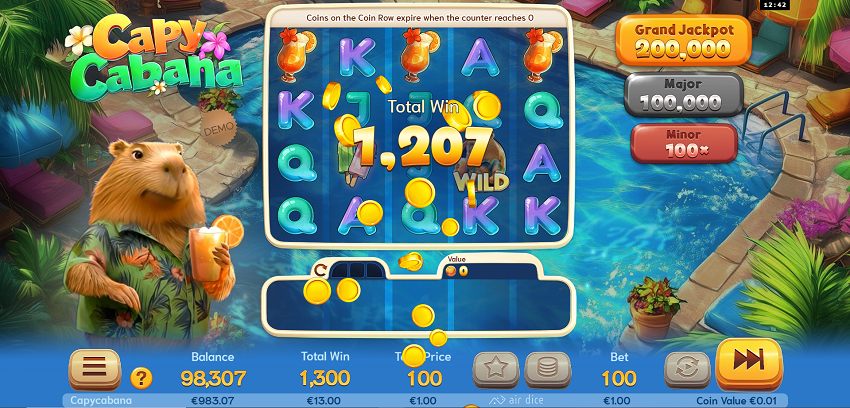This screenshot has height=408, width=850.
Task: Select the Minor jackpot panel
Action: pos(684,142)
